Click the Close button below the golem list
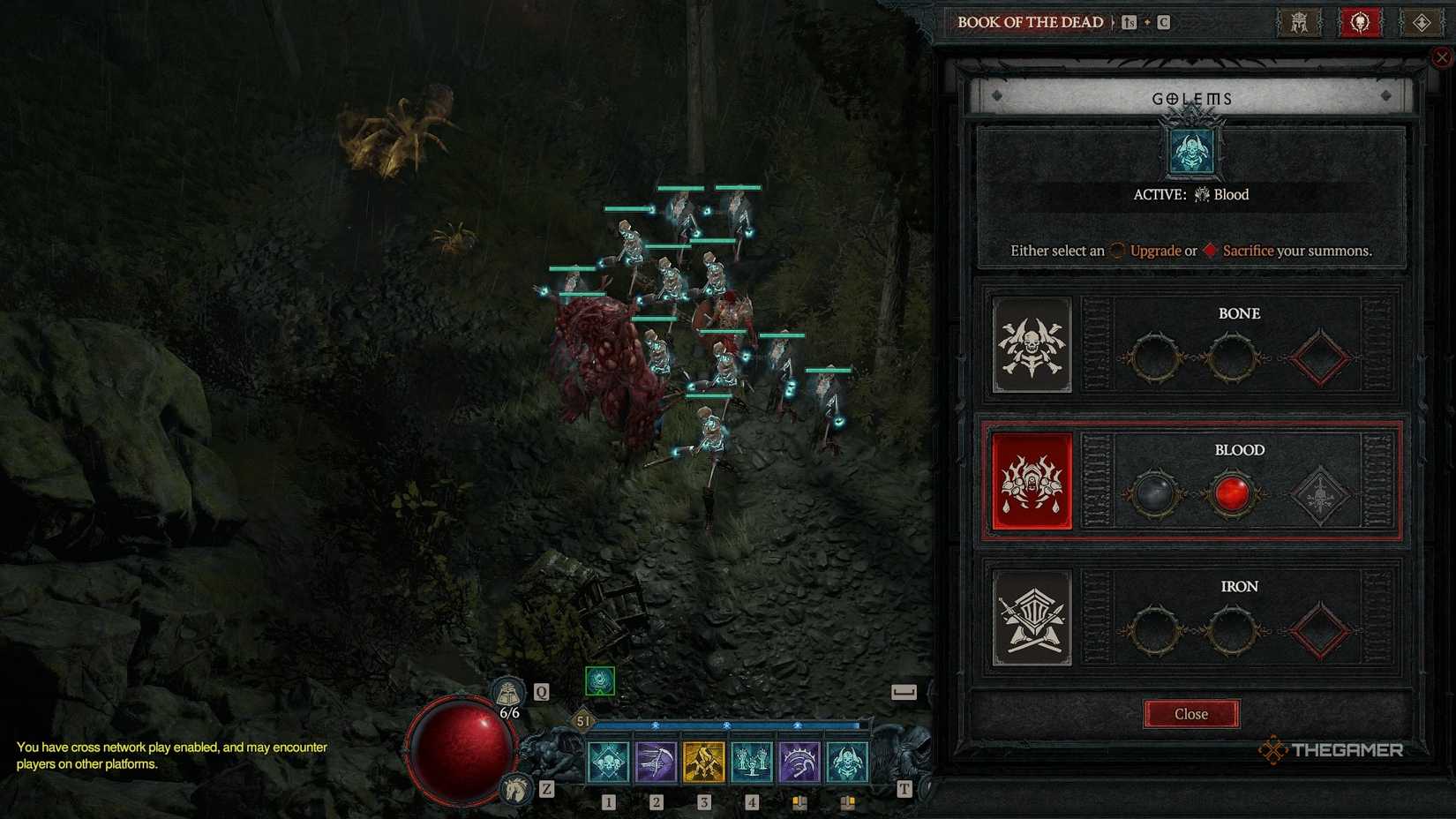This screenshot has width=1456, height=819. coord(1190,714)
